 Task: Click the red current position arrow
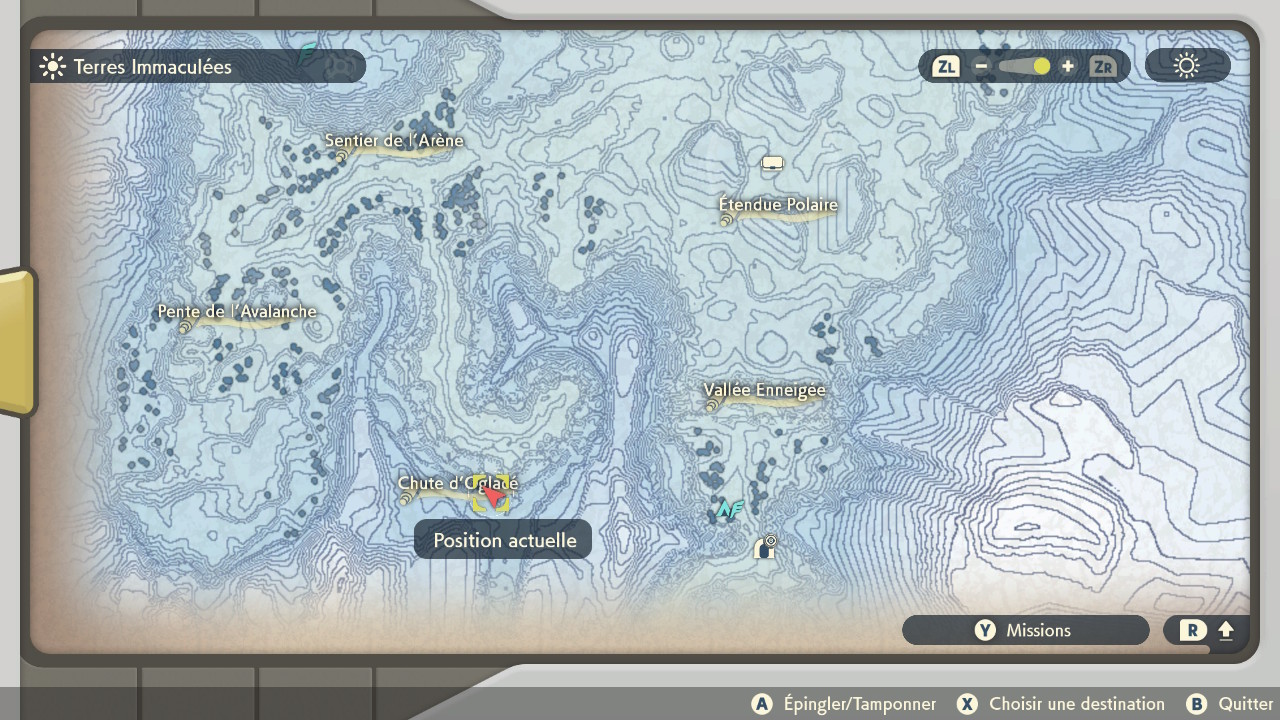pyautogui.click(x=492, y=494)
